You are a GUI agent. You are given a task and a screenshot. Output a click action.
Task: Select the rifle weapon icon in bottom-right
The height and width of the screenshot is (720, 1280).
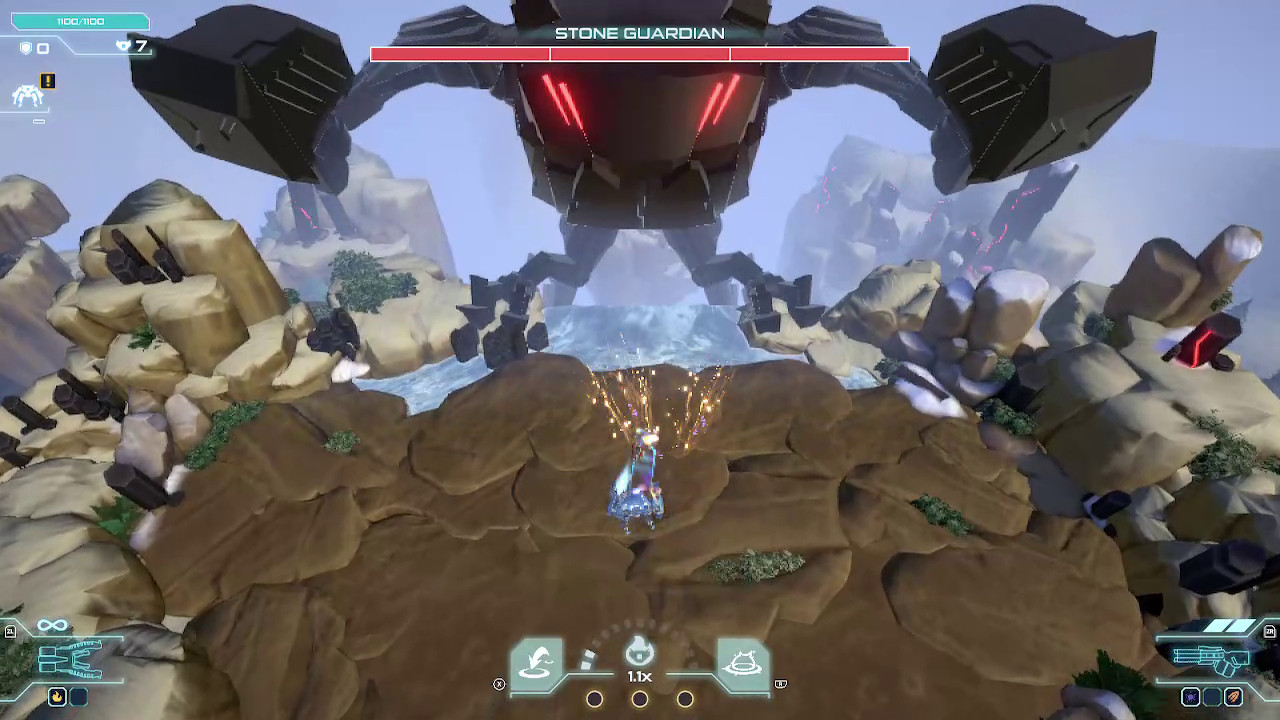1212,658
